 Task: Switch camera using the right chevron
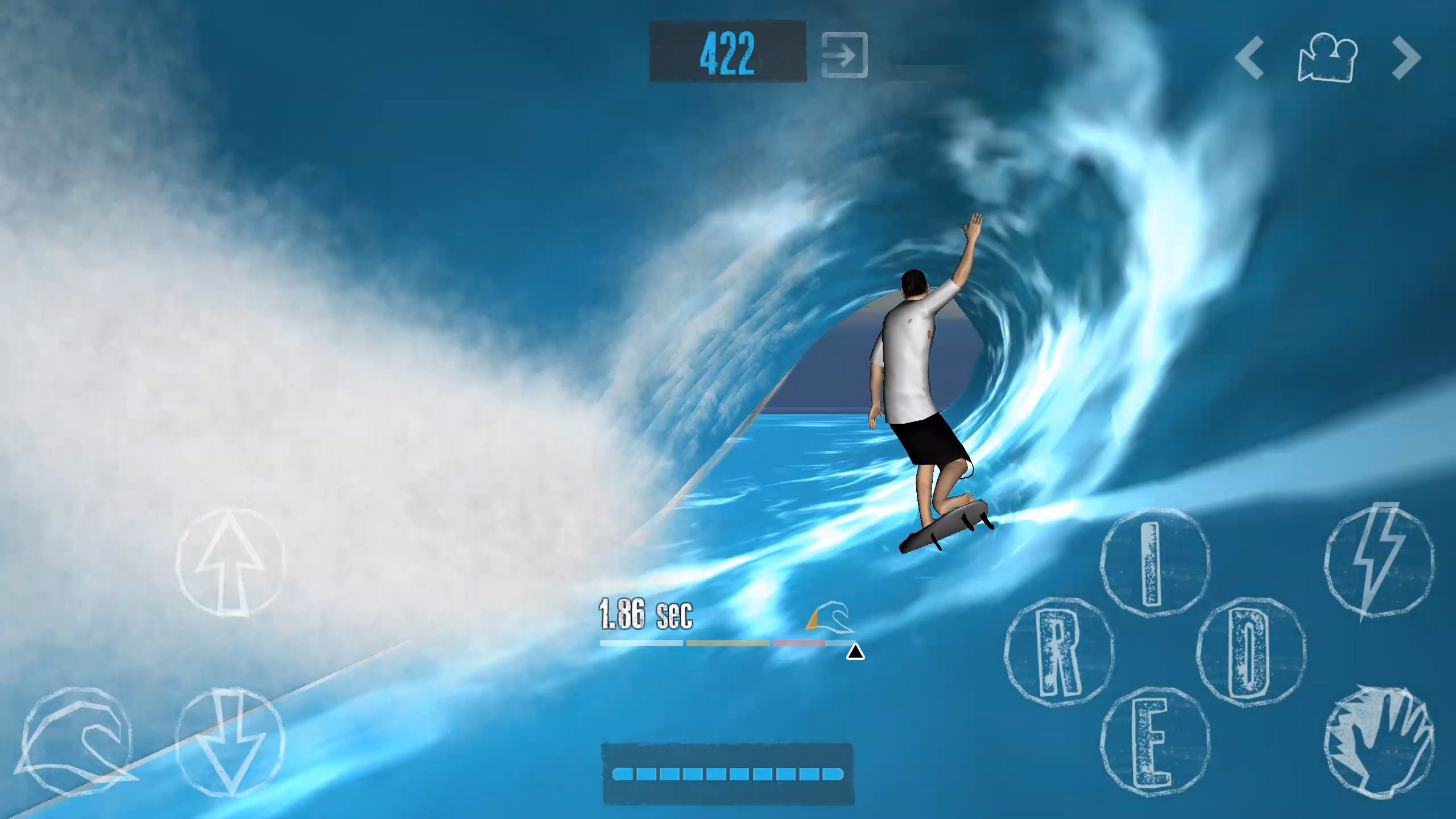tap(1407, 57)
